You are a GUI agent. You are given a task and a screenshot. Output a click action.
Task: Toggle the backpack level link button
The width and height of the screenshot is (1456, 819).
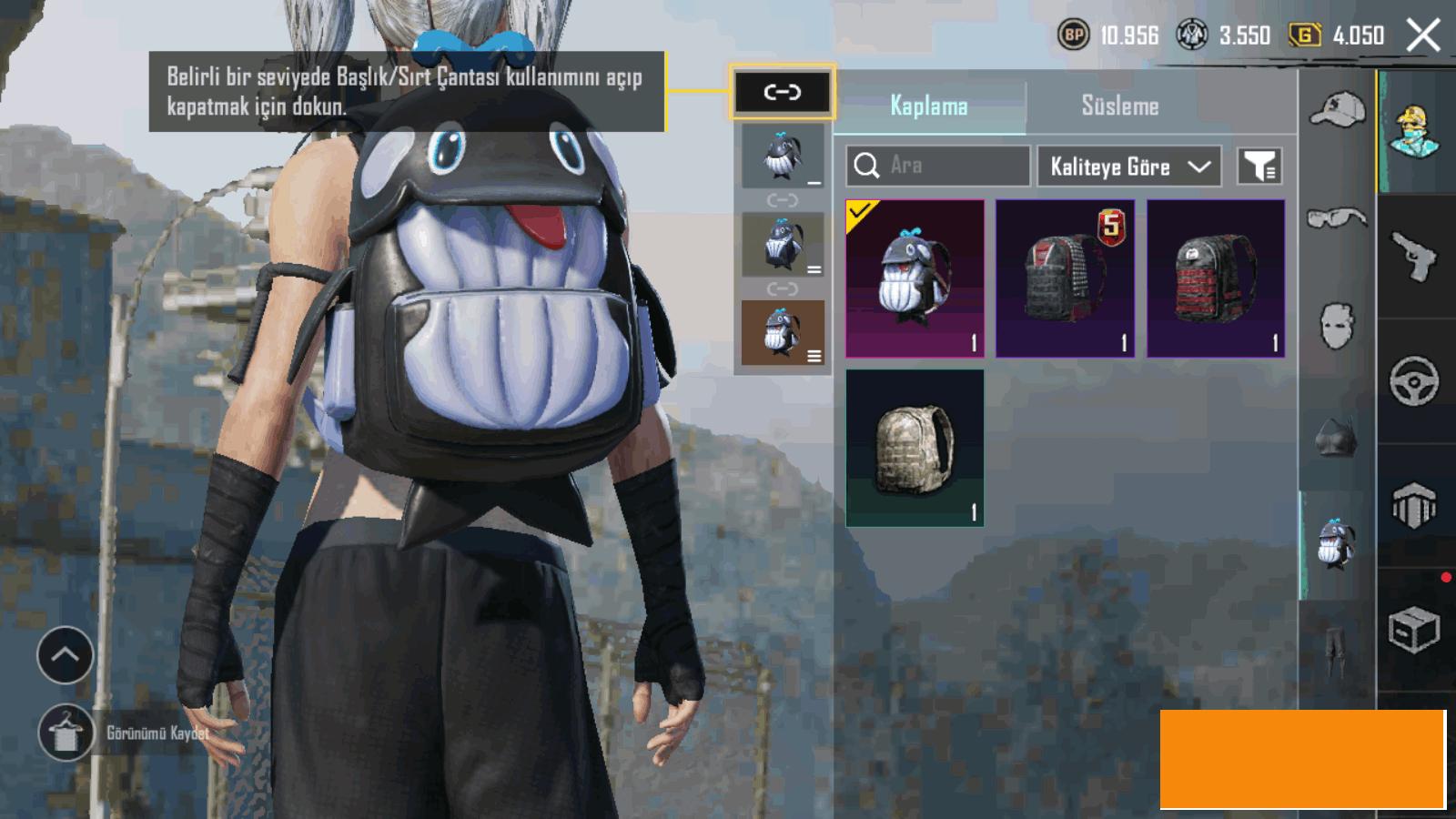782,92
